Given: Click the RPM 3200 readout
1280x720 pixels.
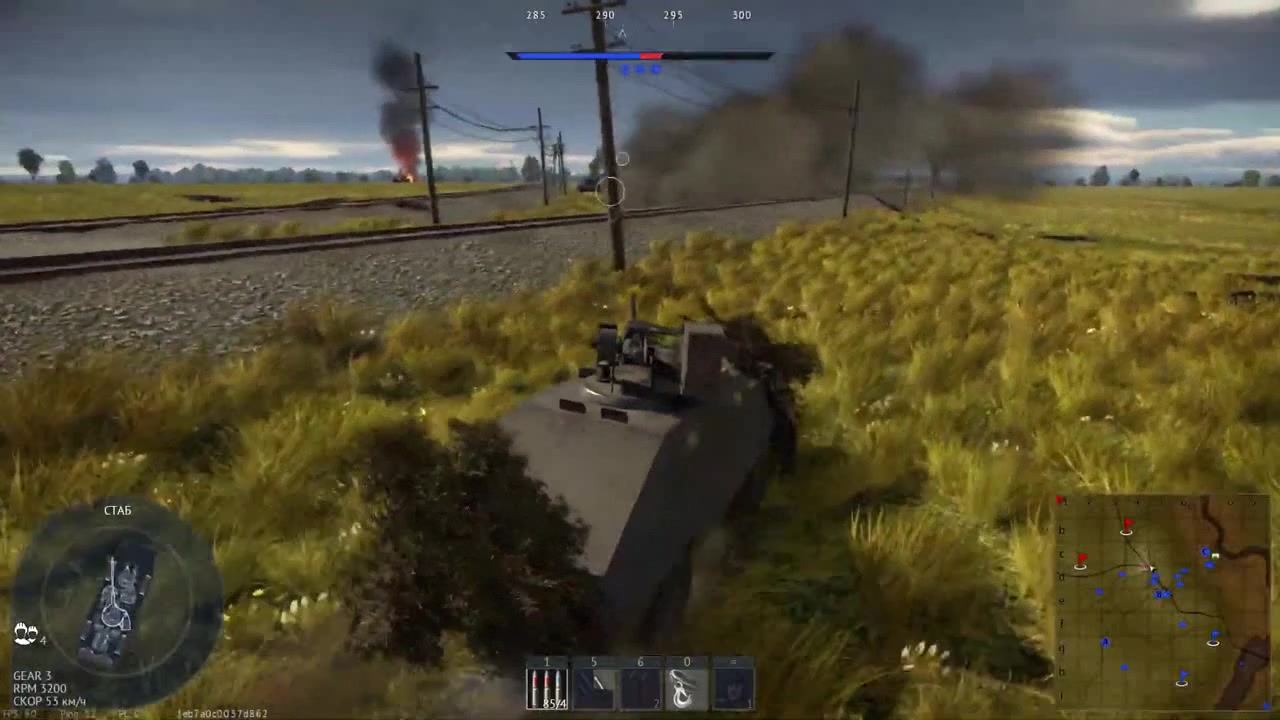Looking at the screenshot, I should (x=40, y=688).
